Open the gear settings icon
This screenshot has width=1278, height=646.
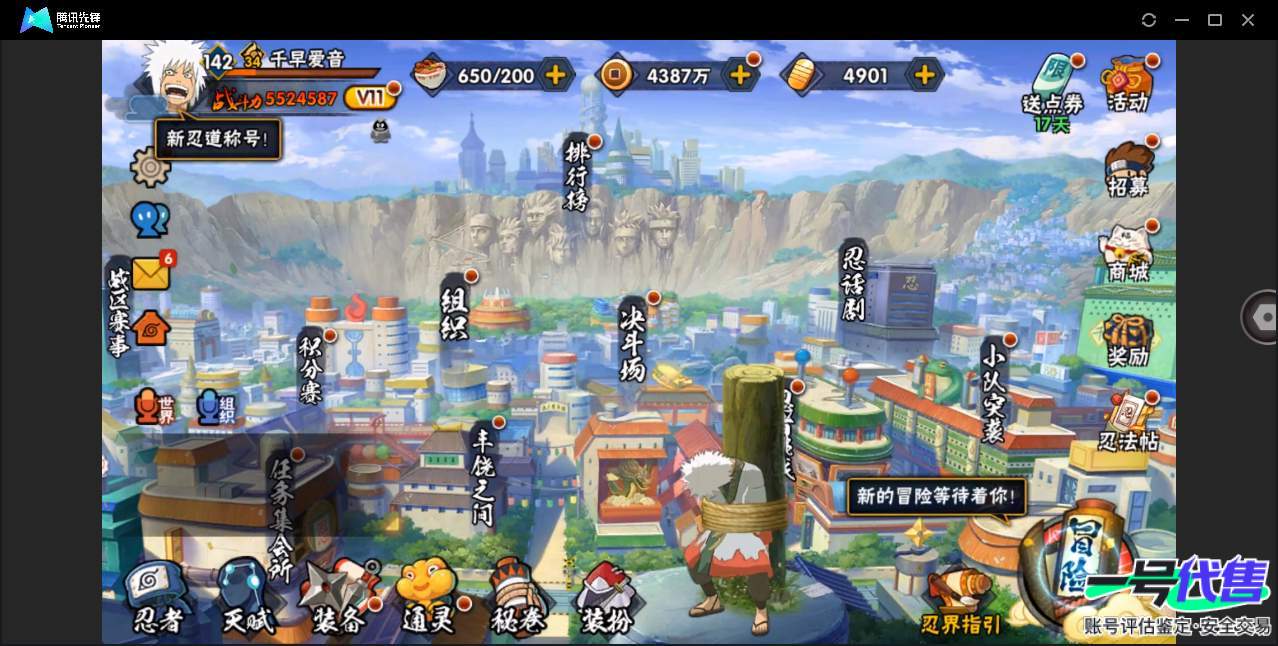click(150, 167)
